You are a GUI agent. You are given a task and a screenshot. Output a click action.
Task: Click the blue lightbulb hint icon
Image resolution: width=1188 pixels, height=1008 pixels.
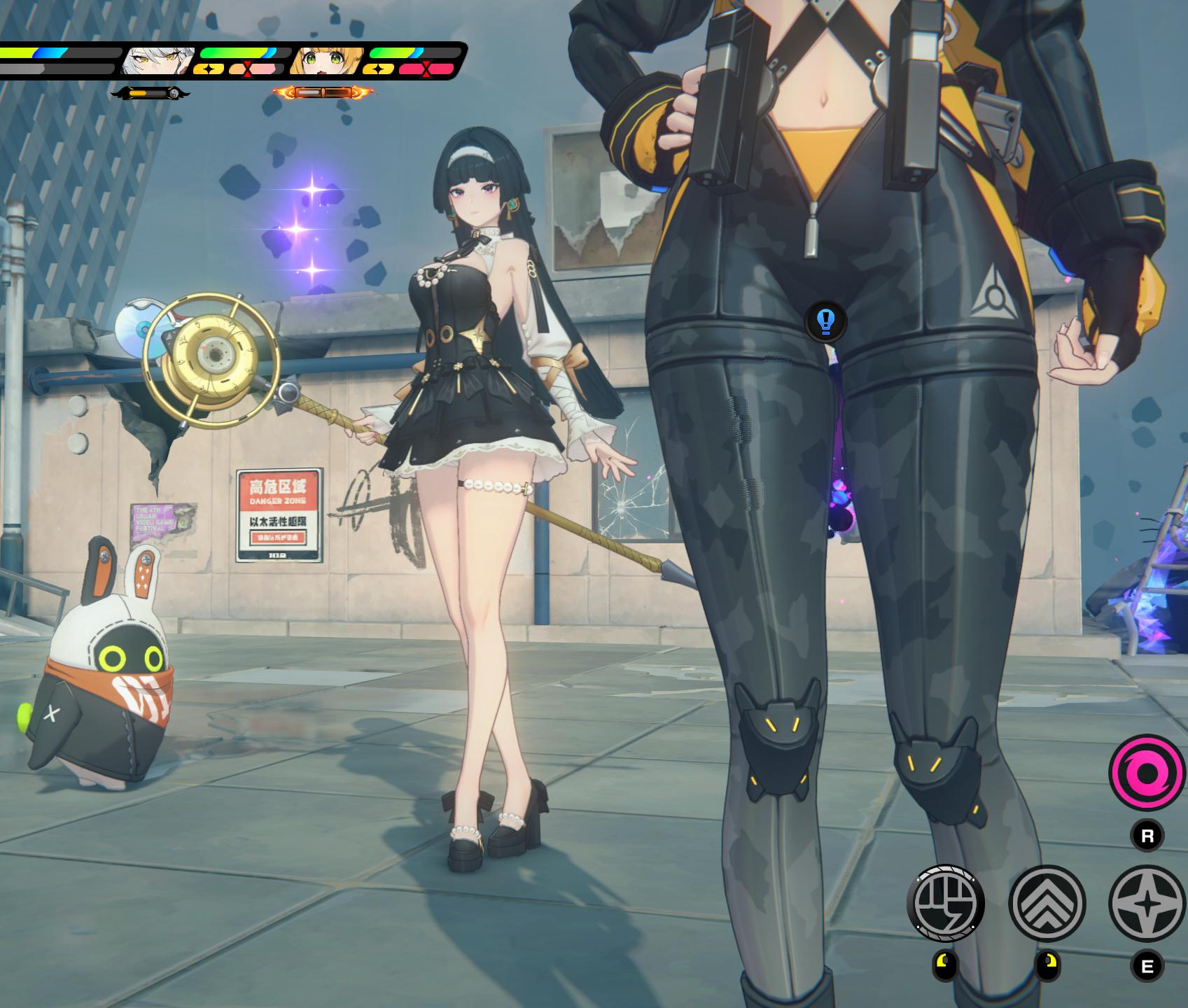coord(826,321)
